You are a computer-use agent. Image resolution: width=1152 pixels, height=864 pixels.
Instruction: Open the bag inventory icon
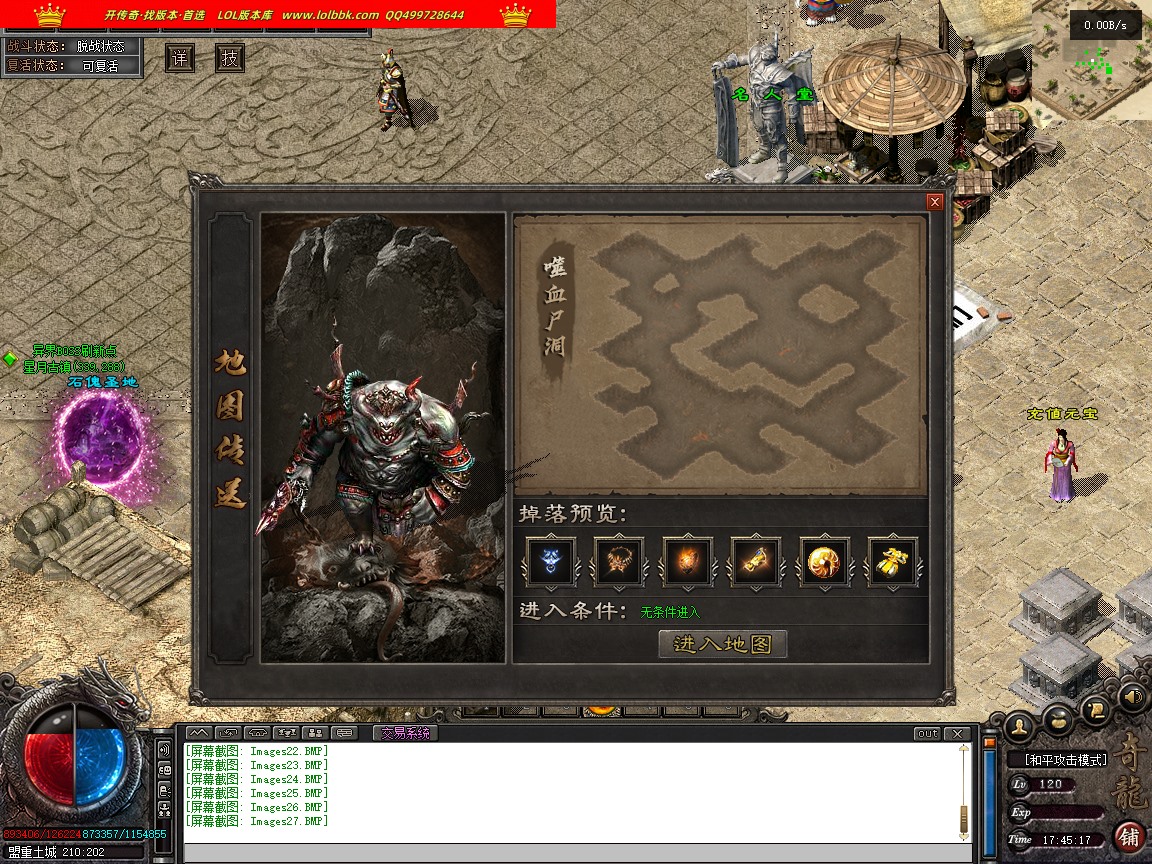1060,716
